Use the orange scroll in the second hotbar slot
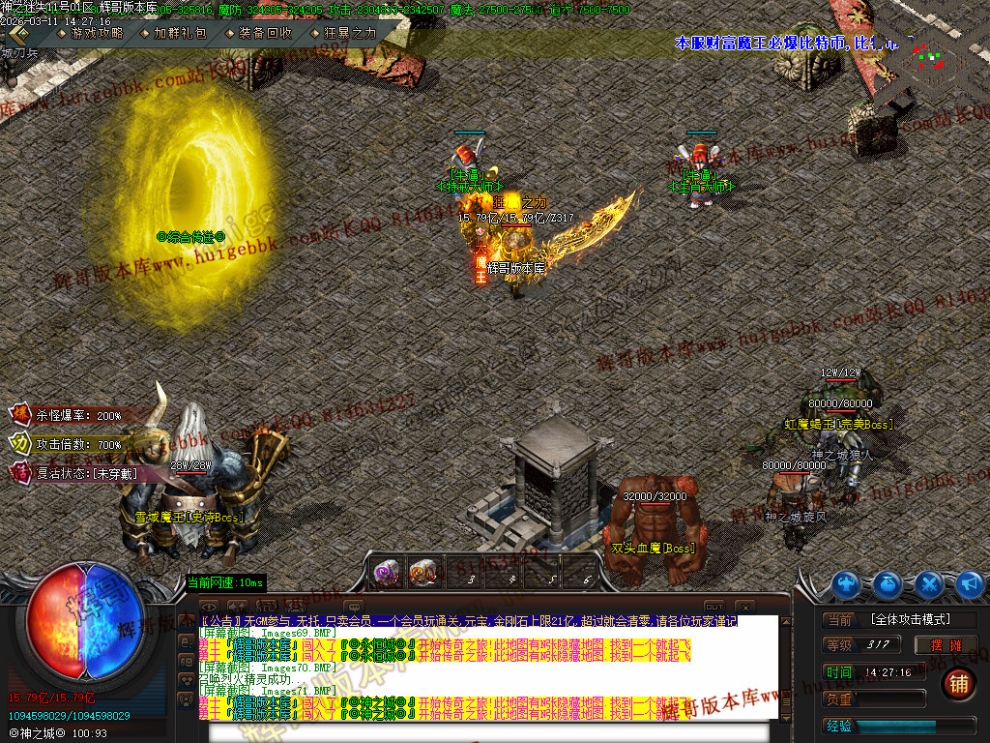The width and height of the screenshot is (990, 743). pos(423,572)
